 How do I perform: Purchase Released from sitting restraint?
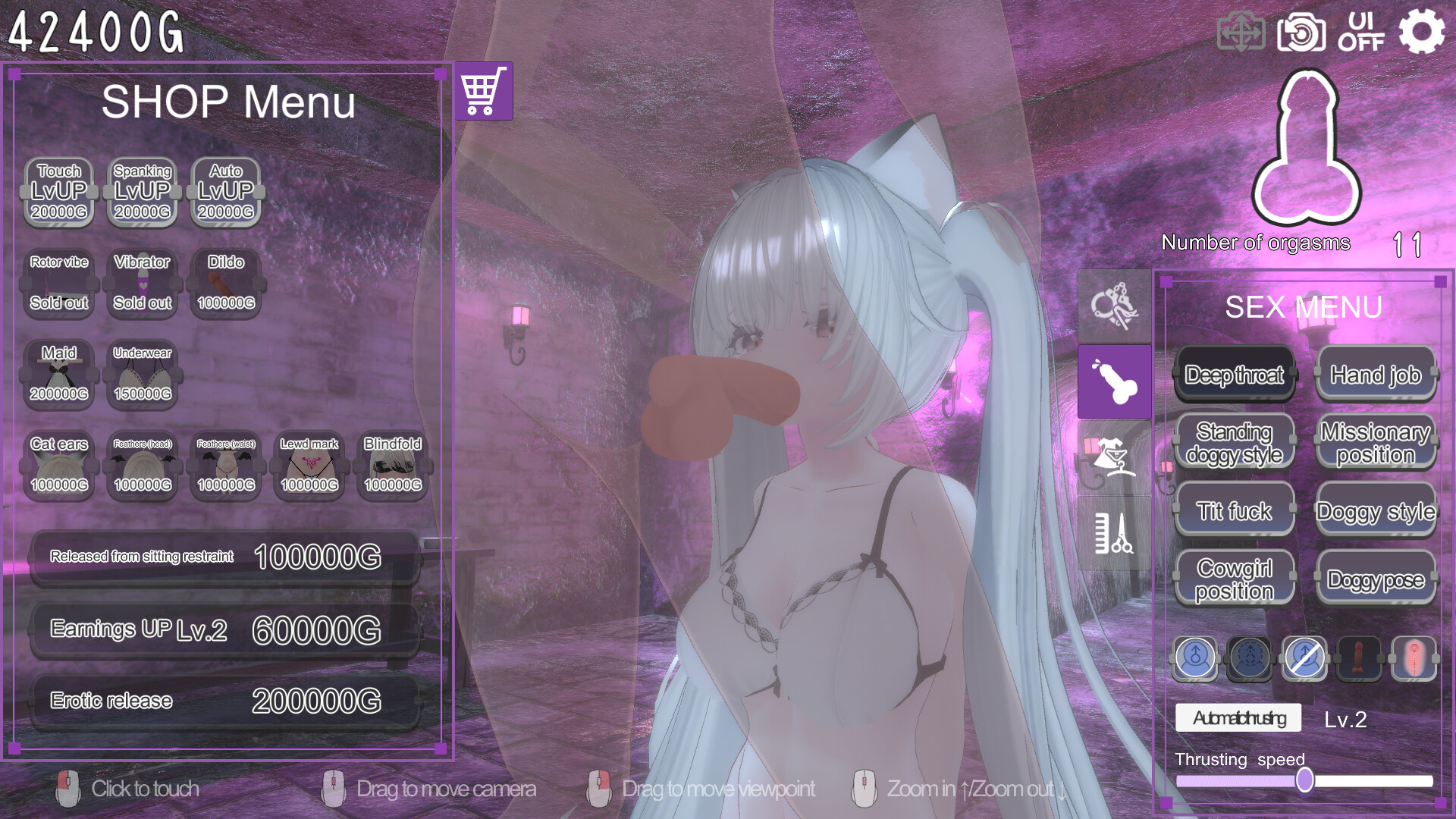pyautogui.click(x=224, y=557)
